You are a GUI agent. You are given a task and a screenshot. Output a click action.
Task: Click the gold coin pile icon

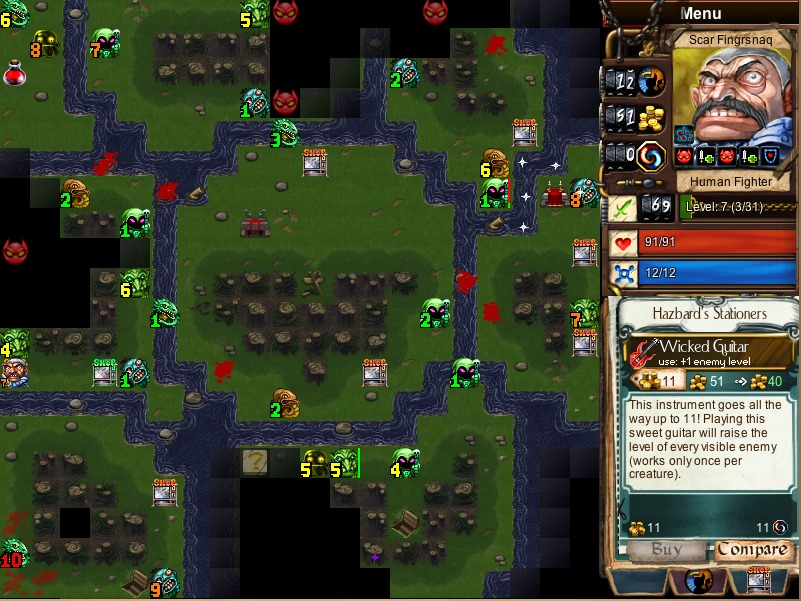(652, 118)
